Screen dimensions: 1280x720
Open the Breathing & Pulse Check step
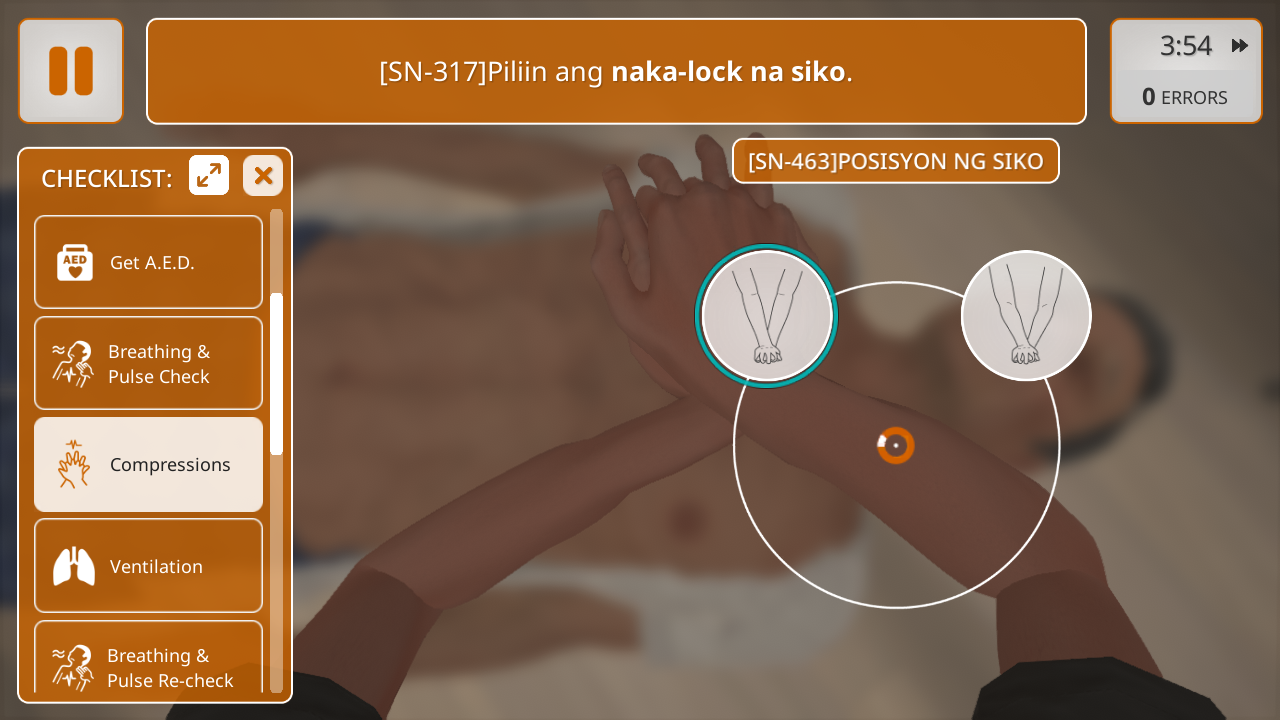(148, 363)
